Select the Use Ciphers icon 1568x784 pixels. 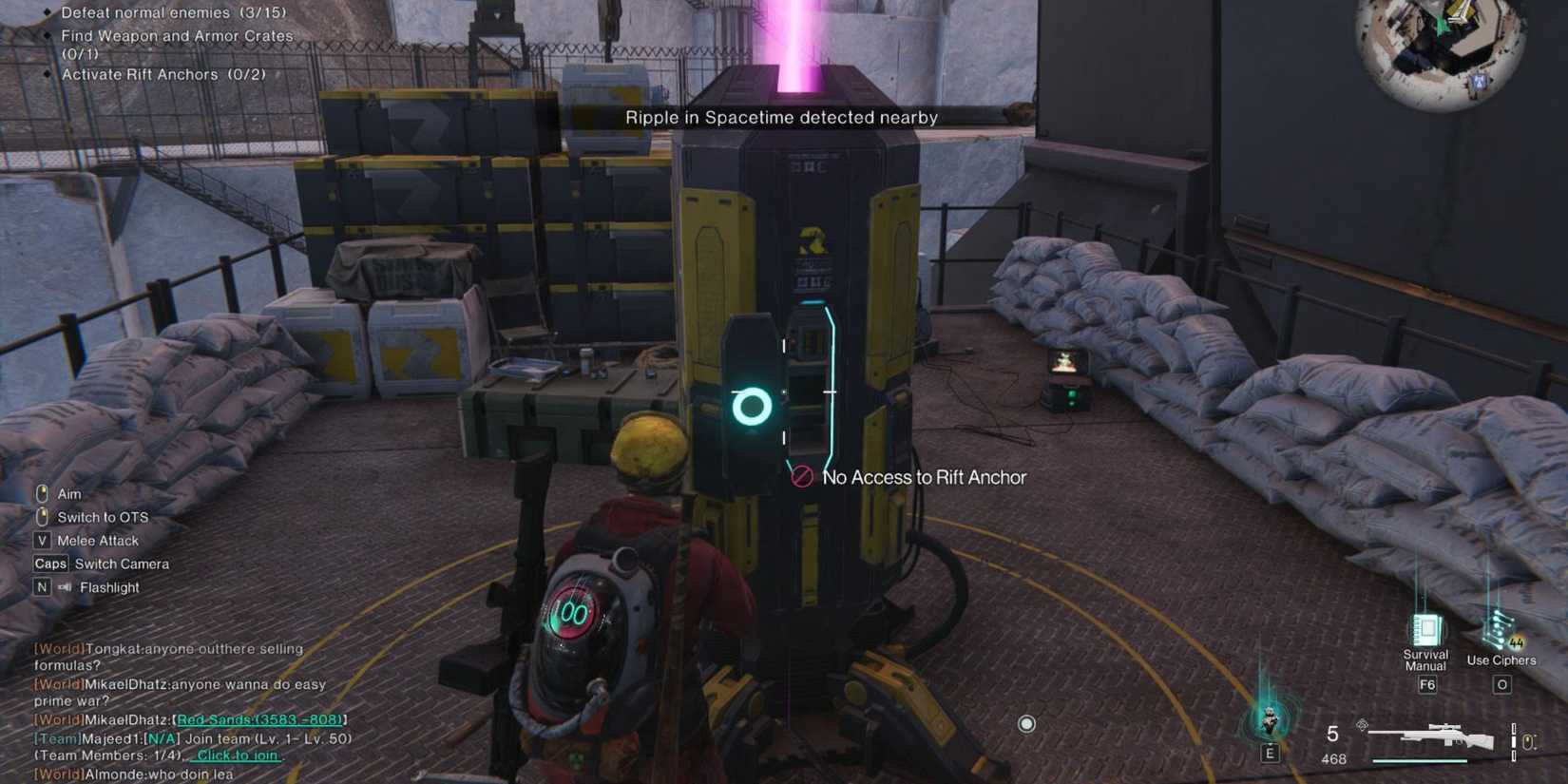tap(1501, 629)
